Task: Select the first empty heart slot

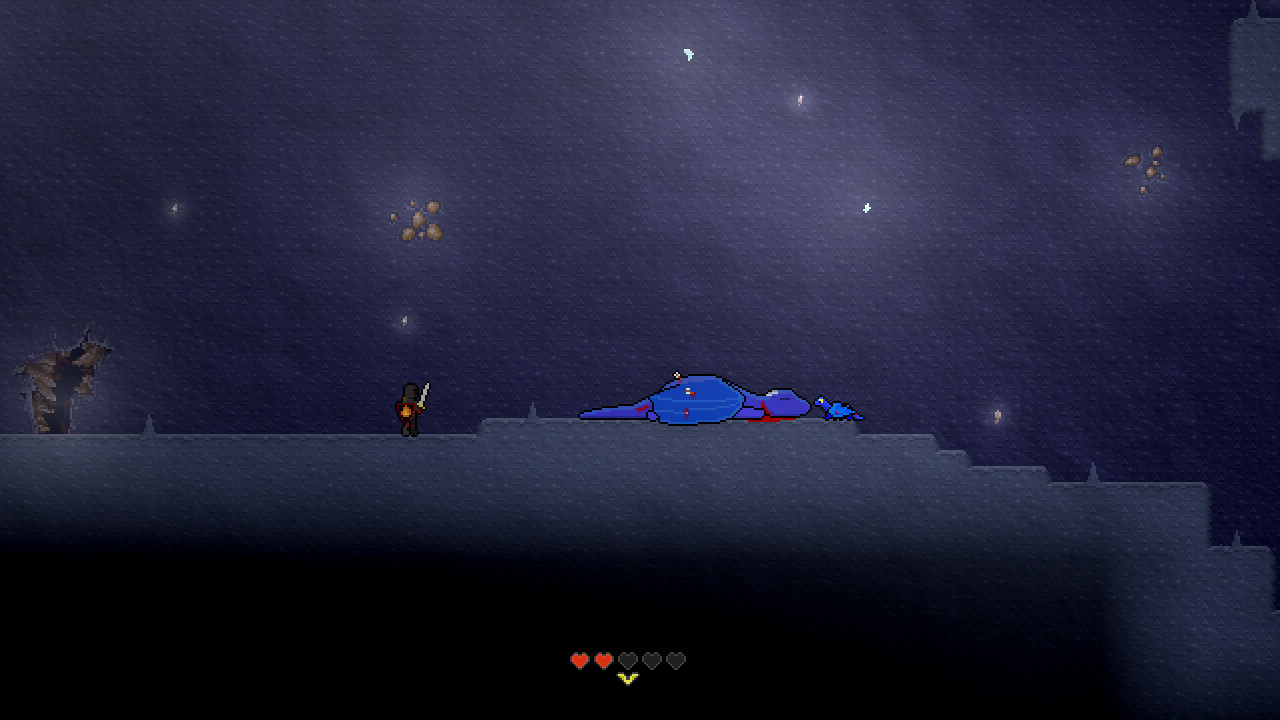Action: [628, 660]
